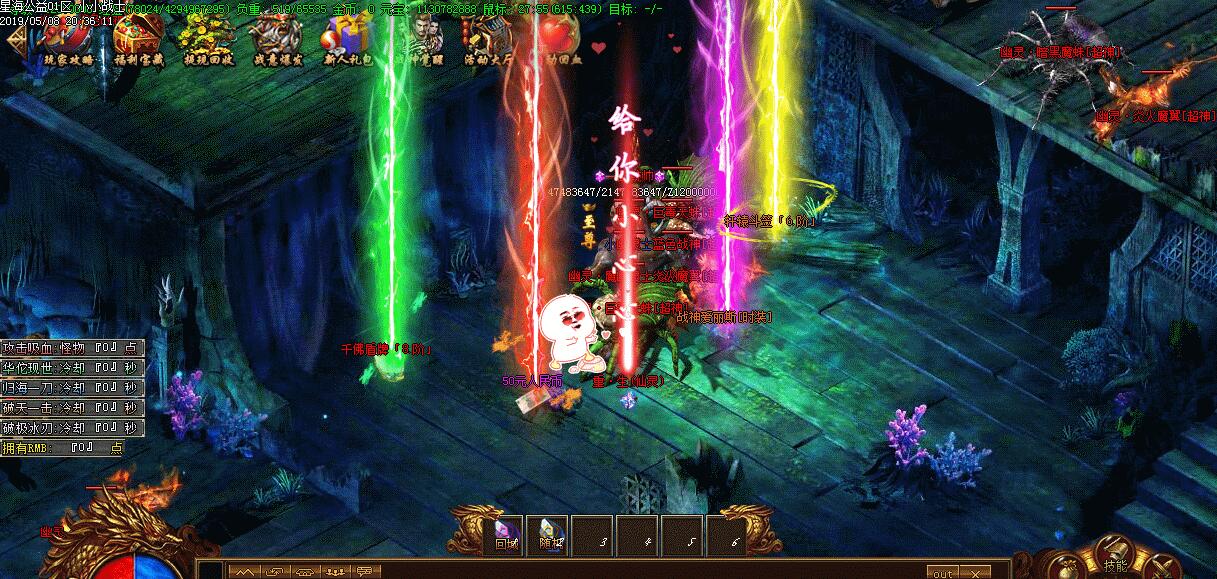Viewport: 1217px width, 579px height.
Task: Click the out button on bottom bar
Action: [942, 573]
